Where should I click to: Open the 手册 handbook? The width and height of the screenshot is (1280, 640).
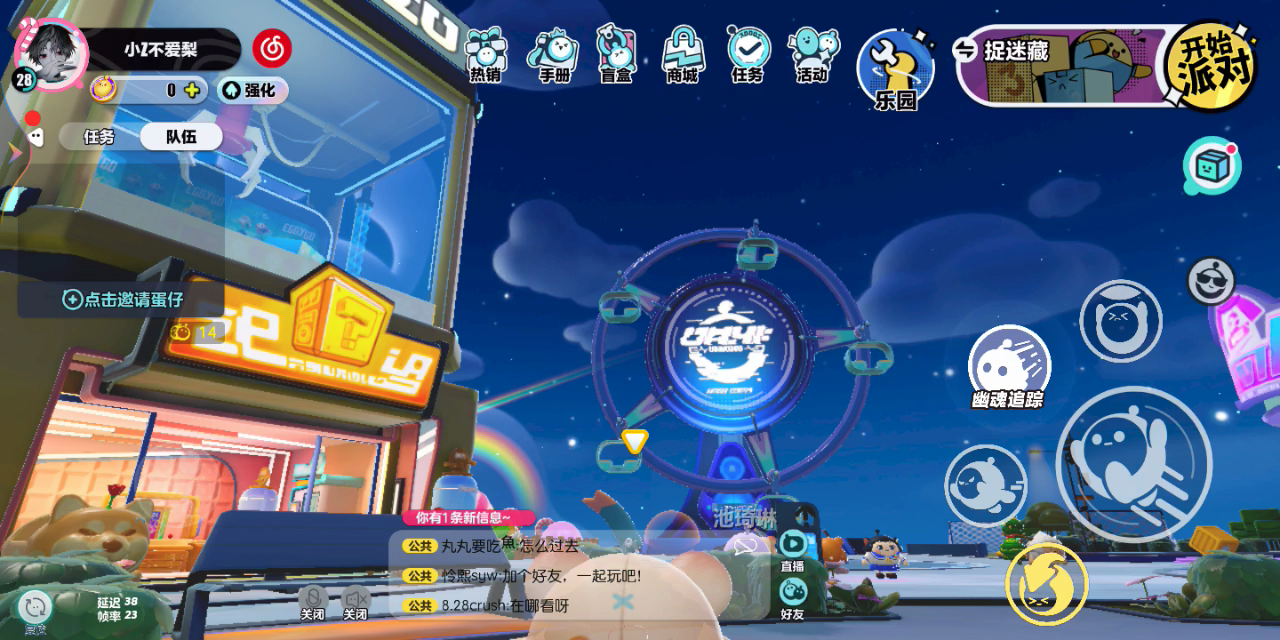(x=553, y=55)
